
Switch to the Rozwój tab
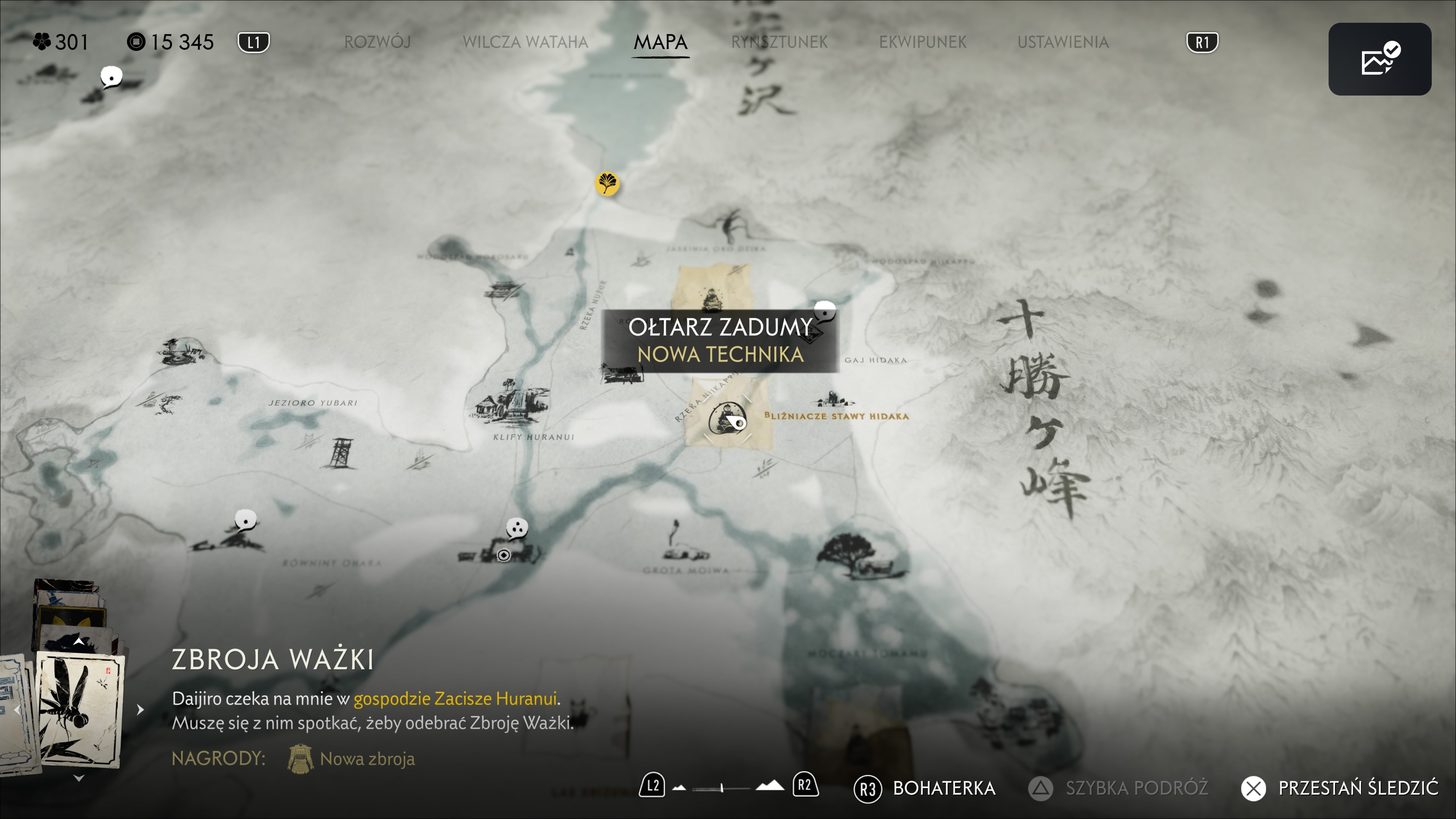377,42
